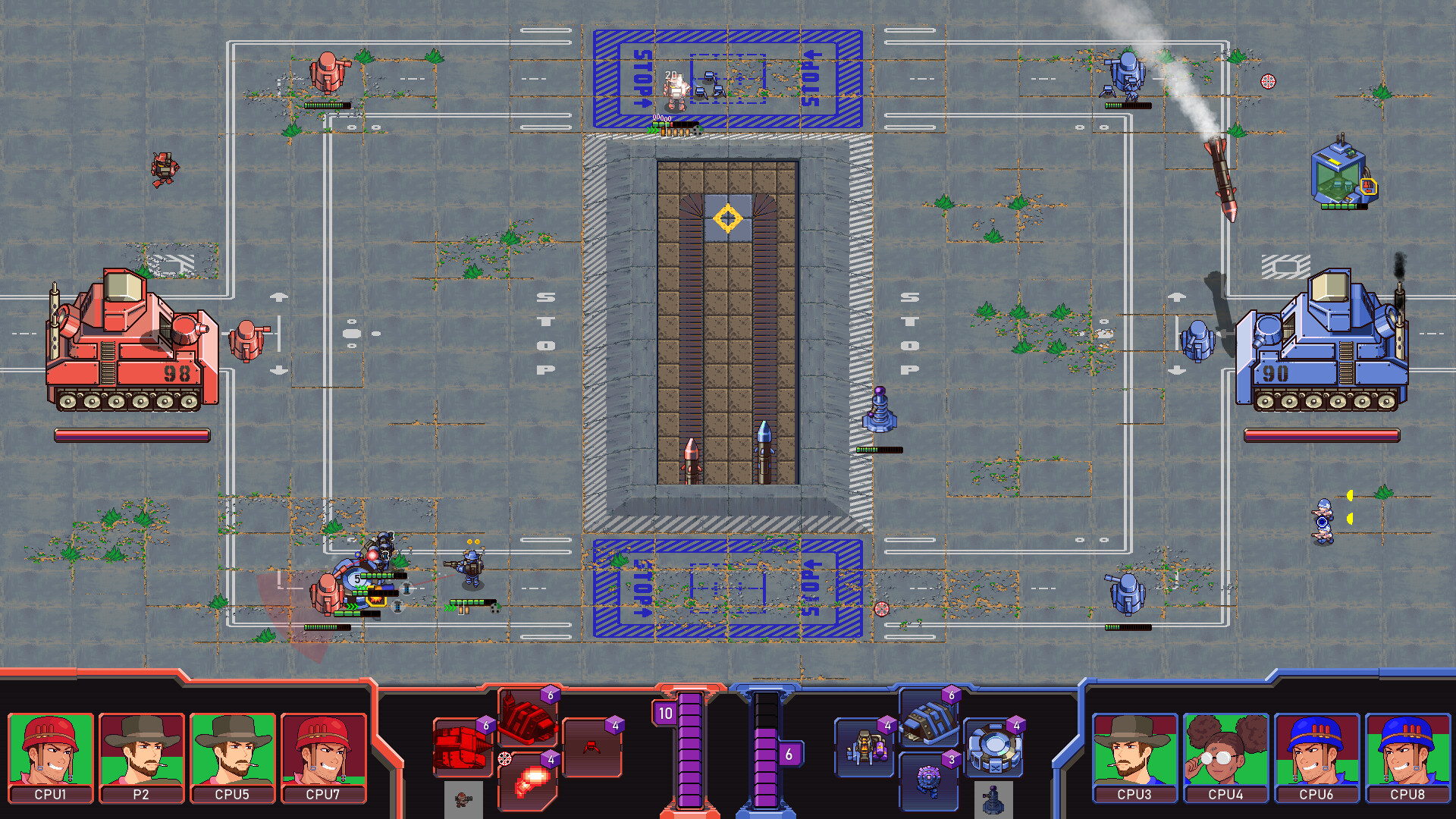1456x819 pixels.
Task: Select the blue mine card costing 3
Action: [x=927, y=783]
